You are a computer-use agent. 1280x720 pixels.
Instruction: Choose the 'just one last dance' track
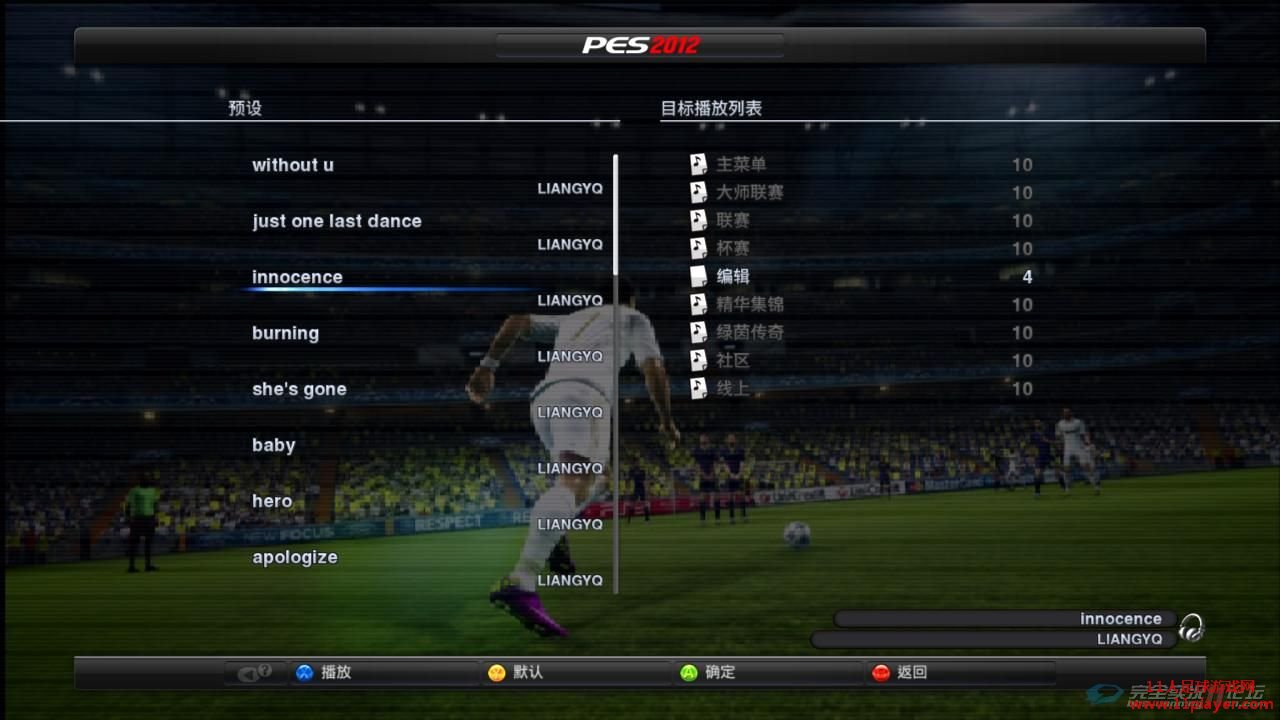(x=337, y=221)
